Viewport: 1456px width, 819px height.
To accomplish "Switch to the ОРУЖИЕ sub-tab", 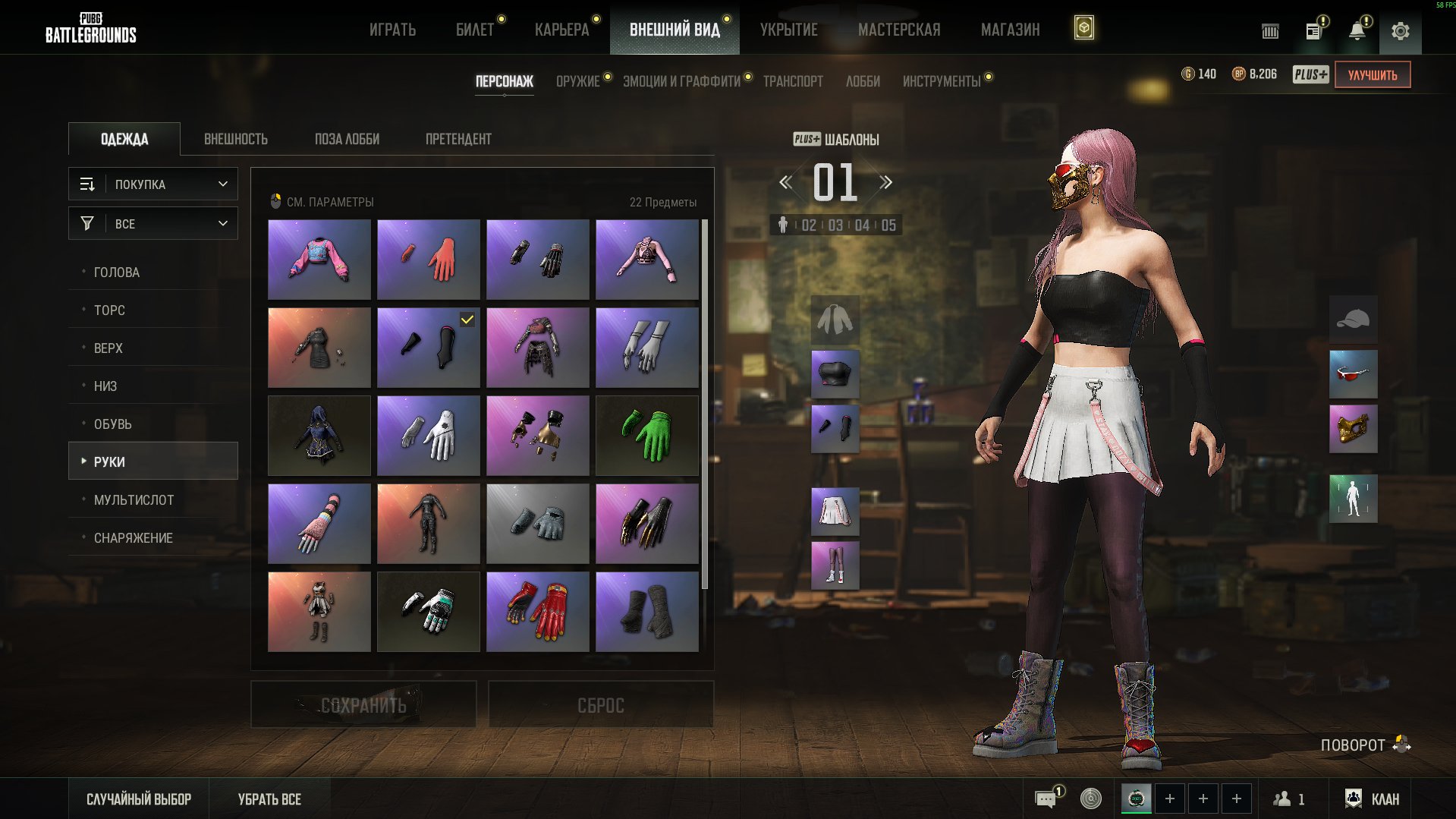I will pos(577,81).
